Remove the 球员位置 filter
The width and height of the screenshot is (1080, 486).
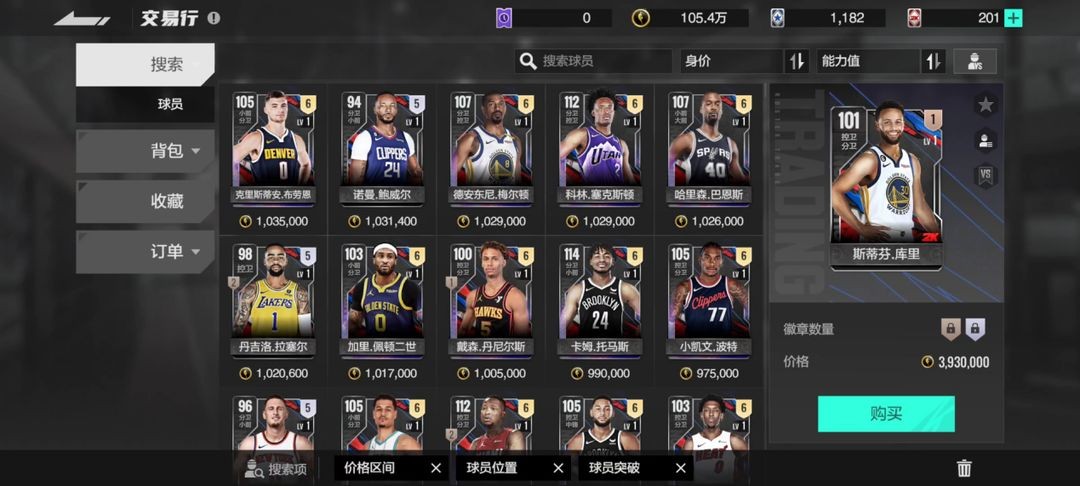(x=558, y=468)
